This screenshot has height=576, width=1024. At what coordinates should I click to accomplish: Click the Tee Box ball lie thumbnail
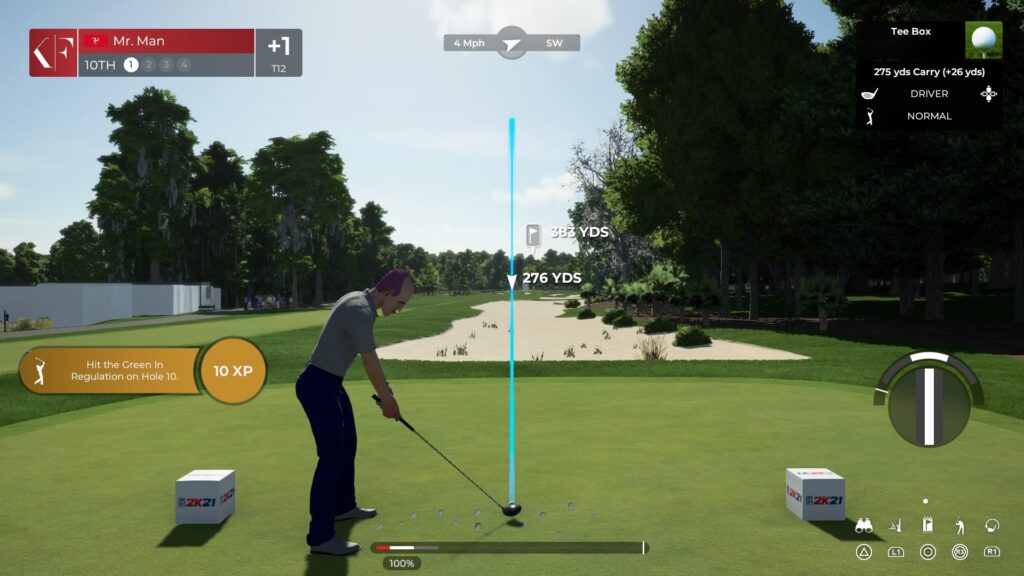click(x=983, y=40)
